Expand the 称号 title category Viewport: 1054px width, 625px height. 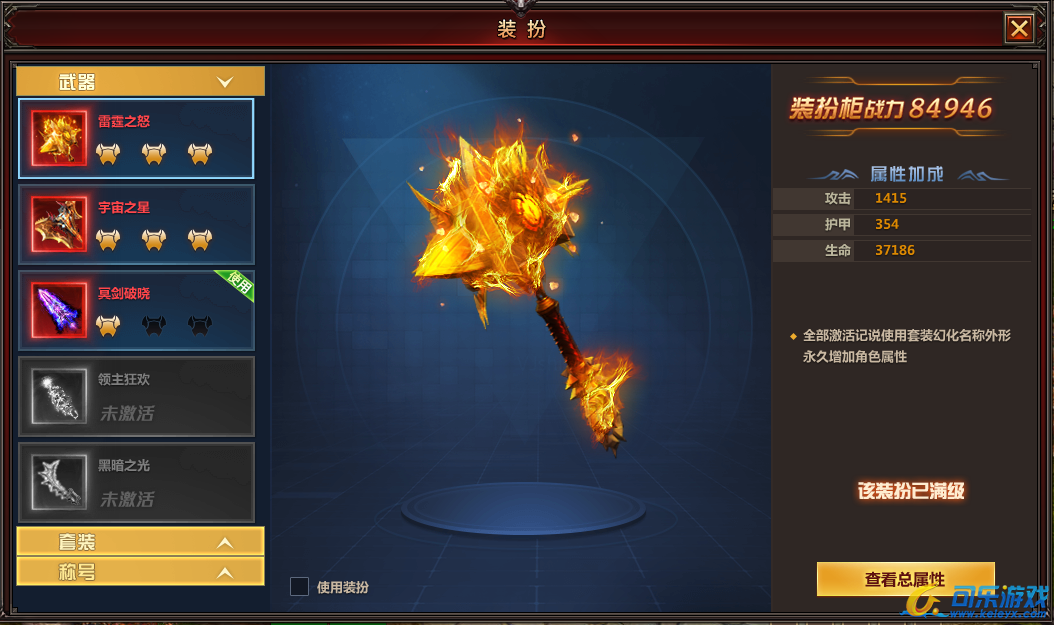(x=141, y=571)
